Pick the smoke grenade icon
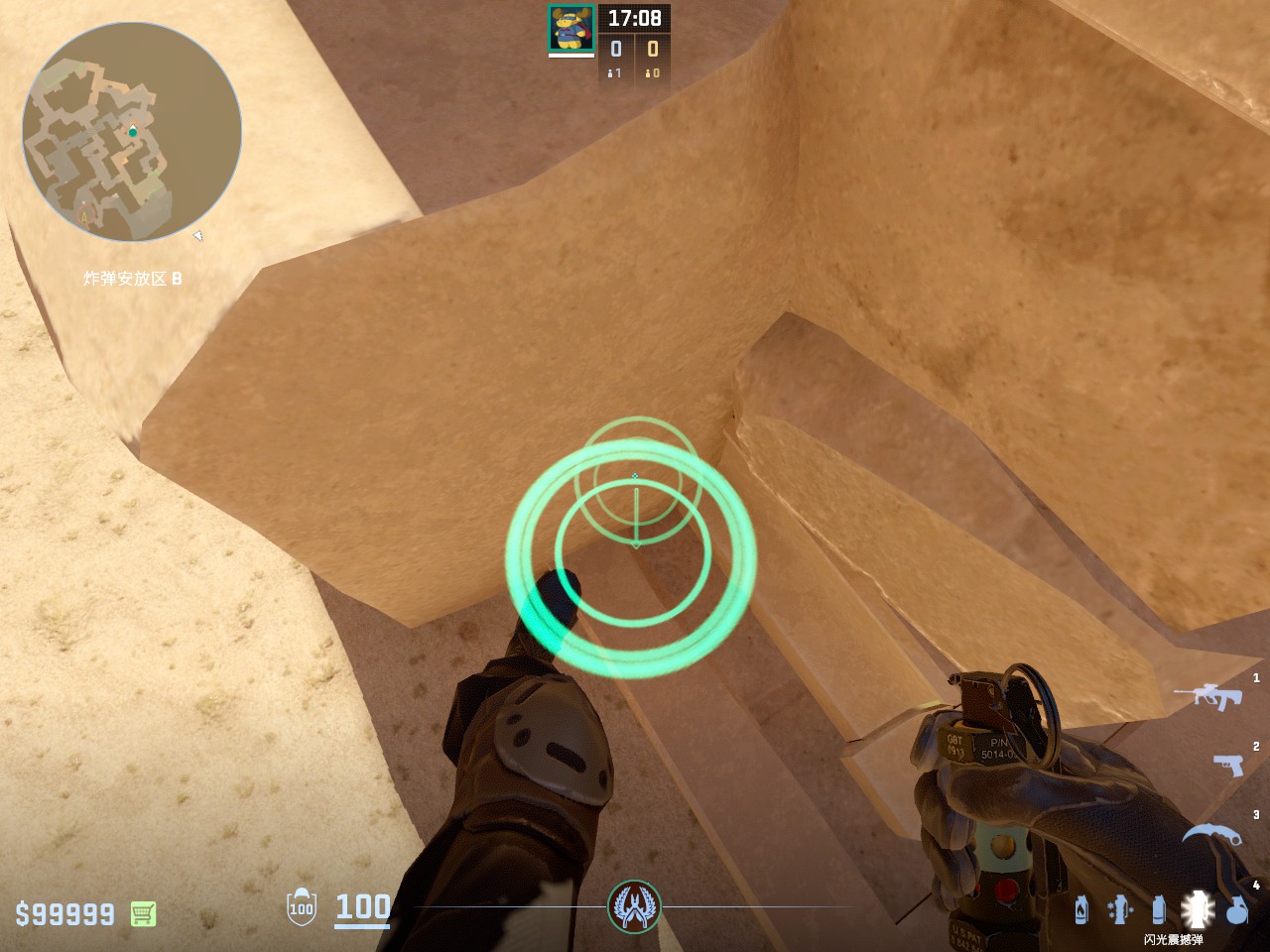 point(1158,908)
